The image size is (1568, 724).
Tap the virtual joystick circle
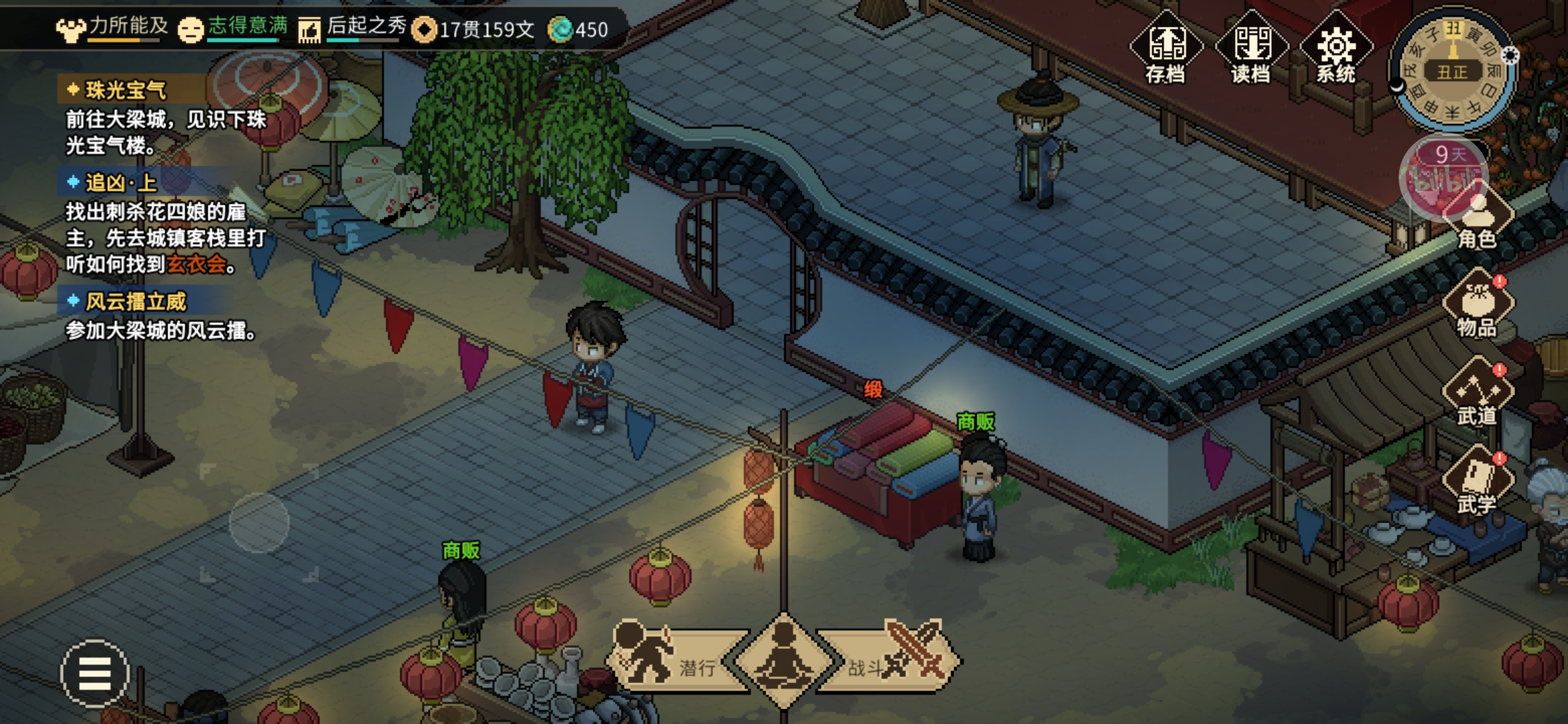(259, 523)
